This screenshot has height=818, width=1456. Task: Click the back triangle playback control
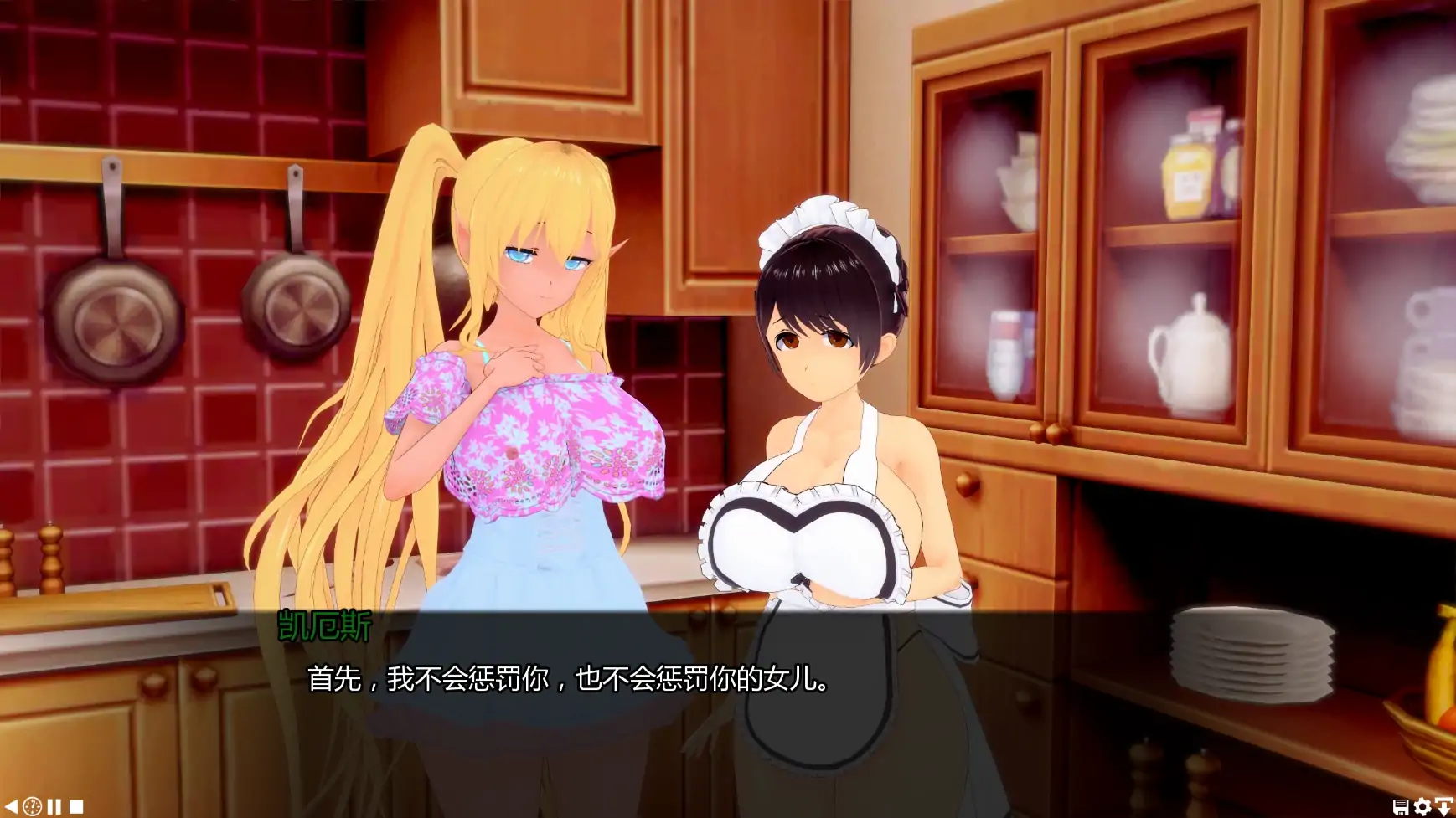coord(10,805)
